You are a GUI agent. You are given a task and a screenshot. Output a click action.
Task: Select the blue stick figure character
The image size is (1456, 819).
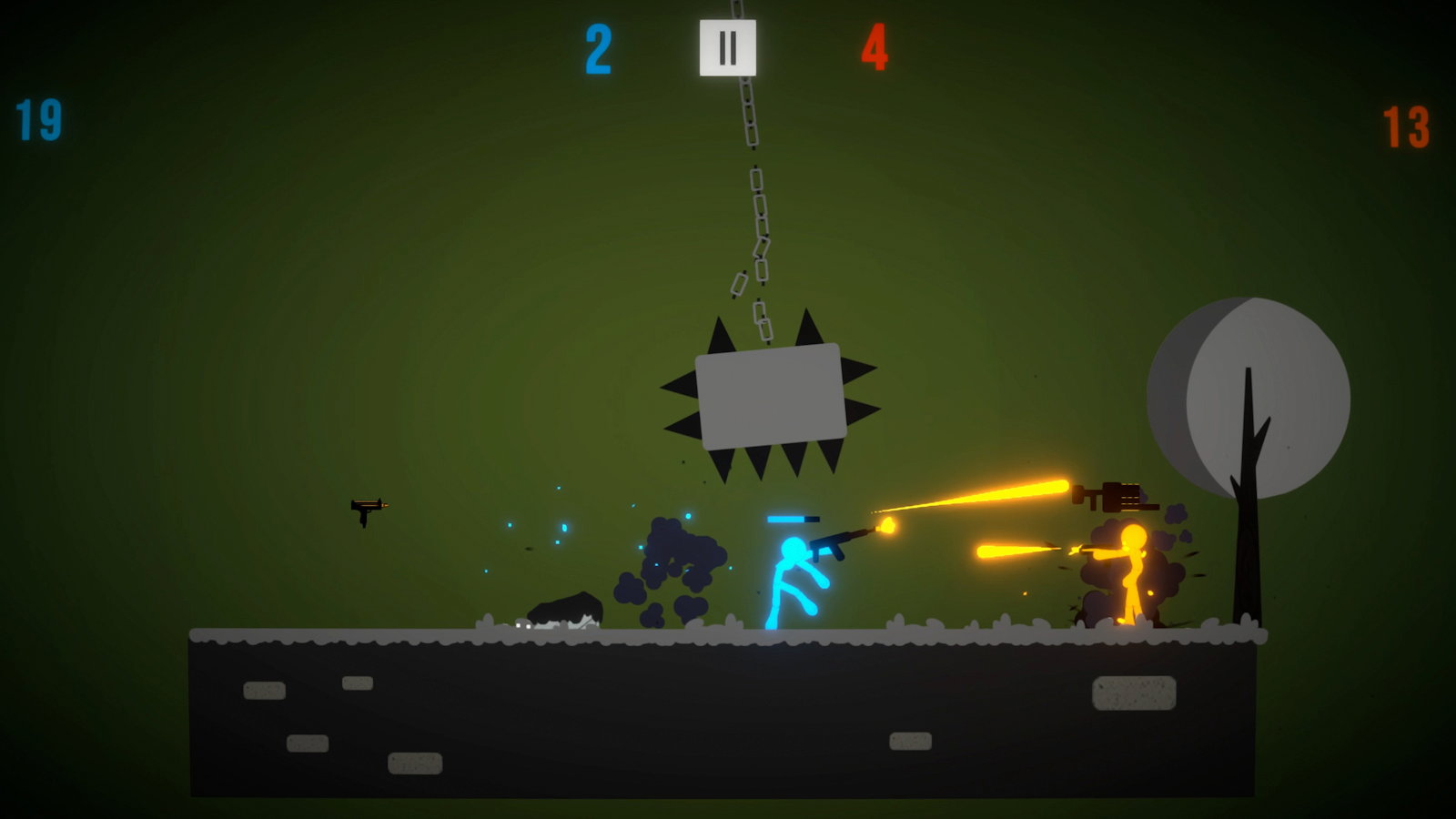[x=787, y=573]
